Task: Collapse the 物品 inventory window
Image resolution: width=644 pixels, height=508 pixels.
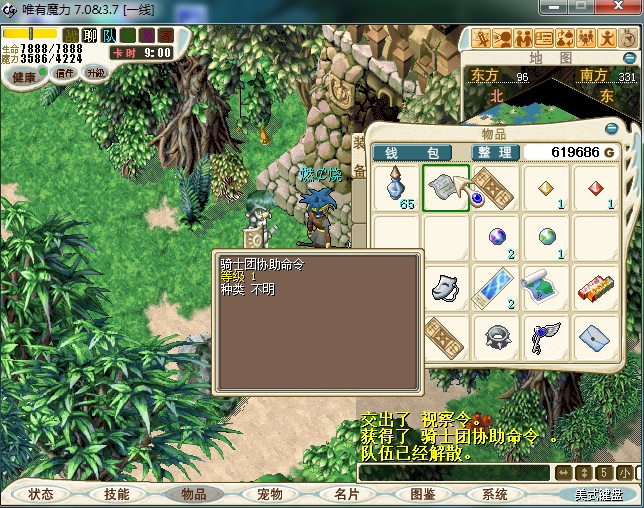Action: tap(612, 130)
